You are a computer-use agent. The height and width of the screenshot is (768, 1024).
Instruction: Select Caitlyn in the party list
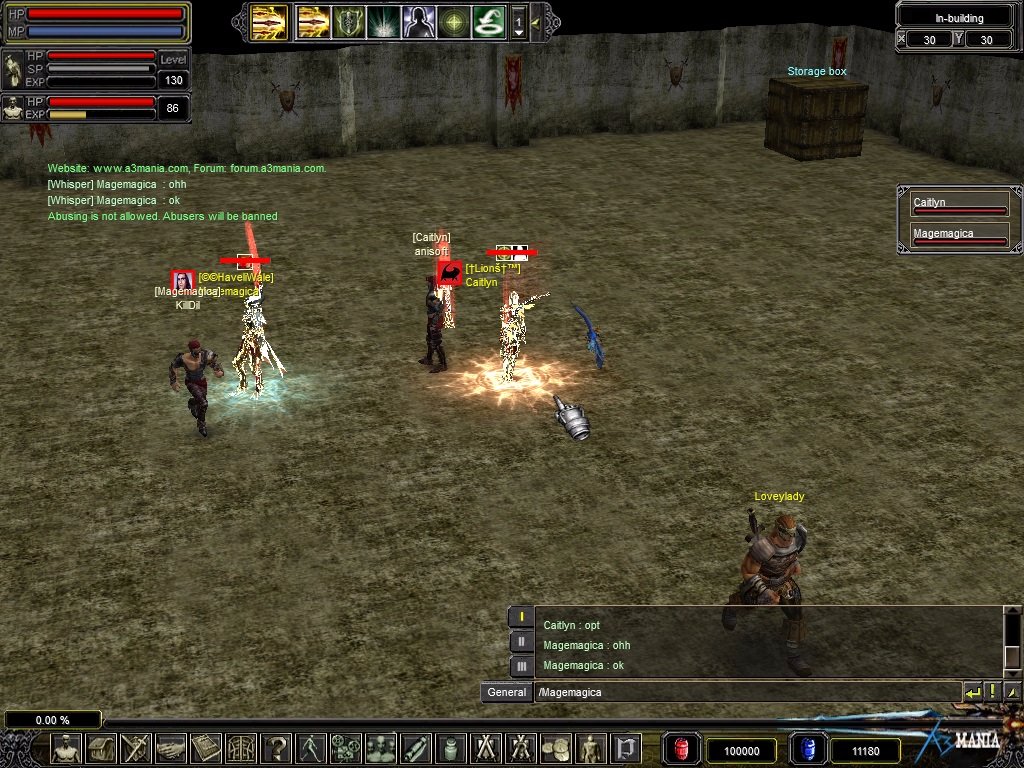coord(958,204)
